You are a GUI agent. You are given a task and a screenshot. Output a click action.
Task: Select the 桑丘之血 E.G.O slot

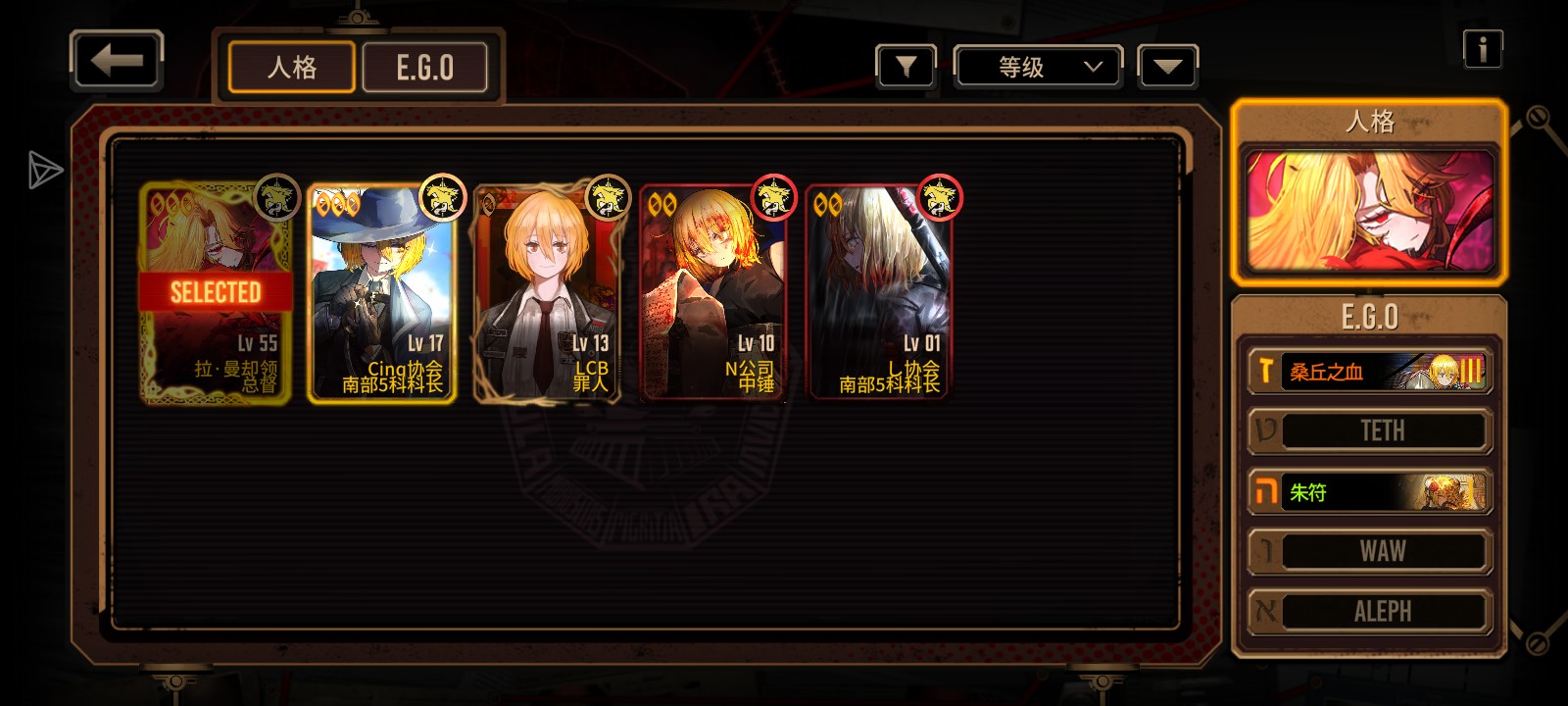coord(1369,372)
